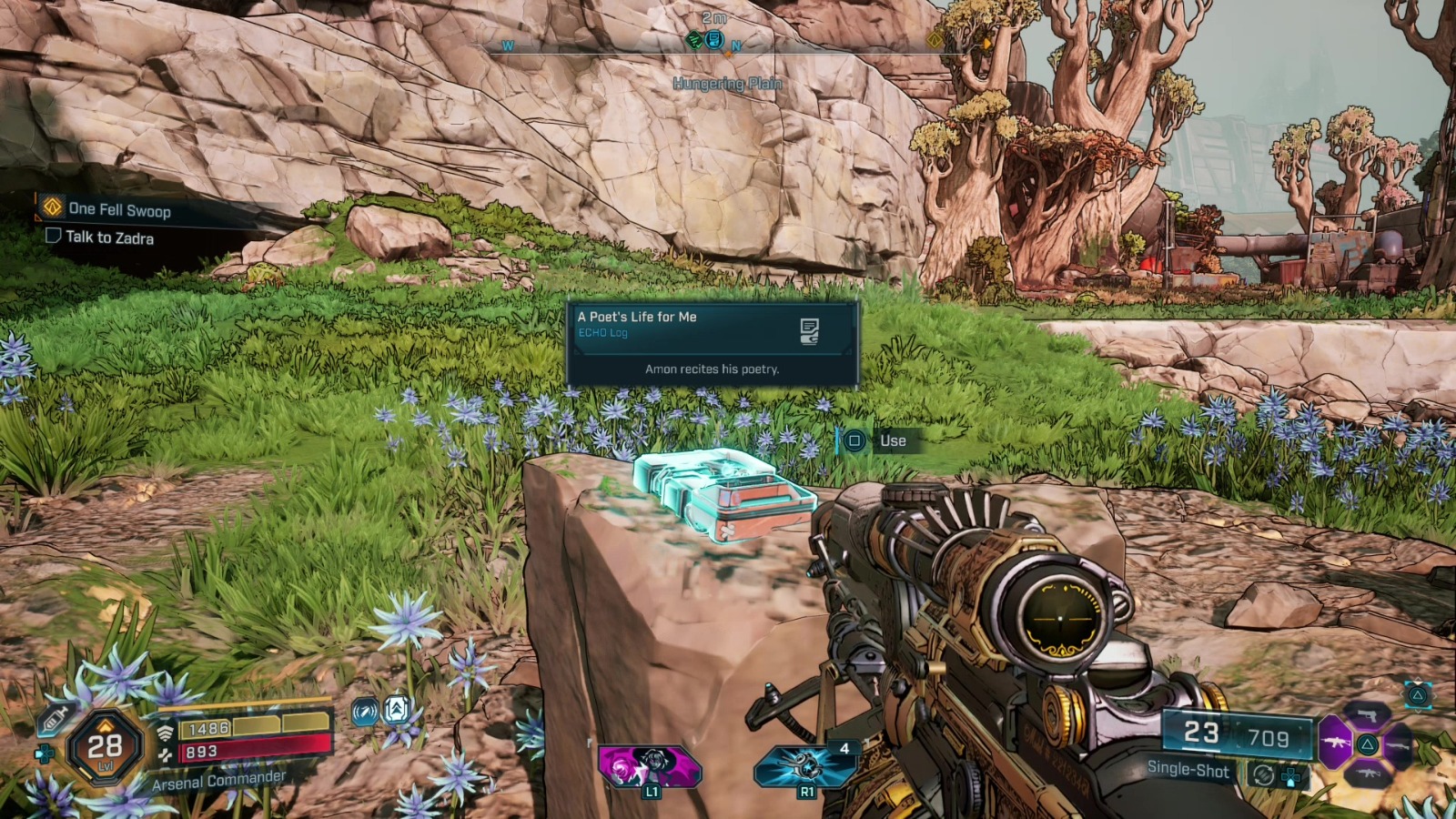This screenshot has height=819, width=1456.
Task: Click the Arsenal Commander class label
Action: pos(218,781)
